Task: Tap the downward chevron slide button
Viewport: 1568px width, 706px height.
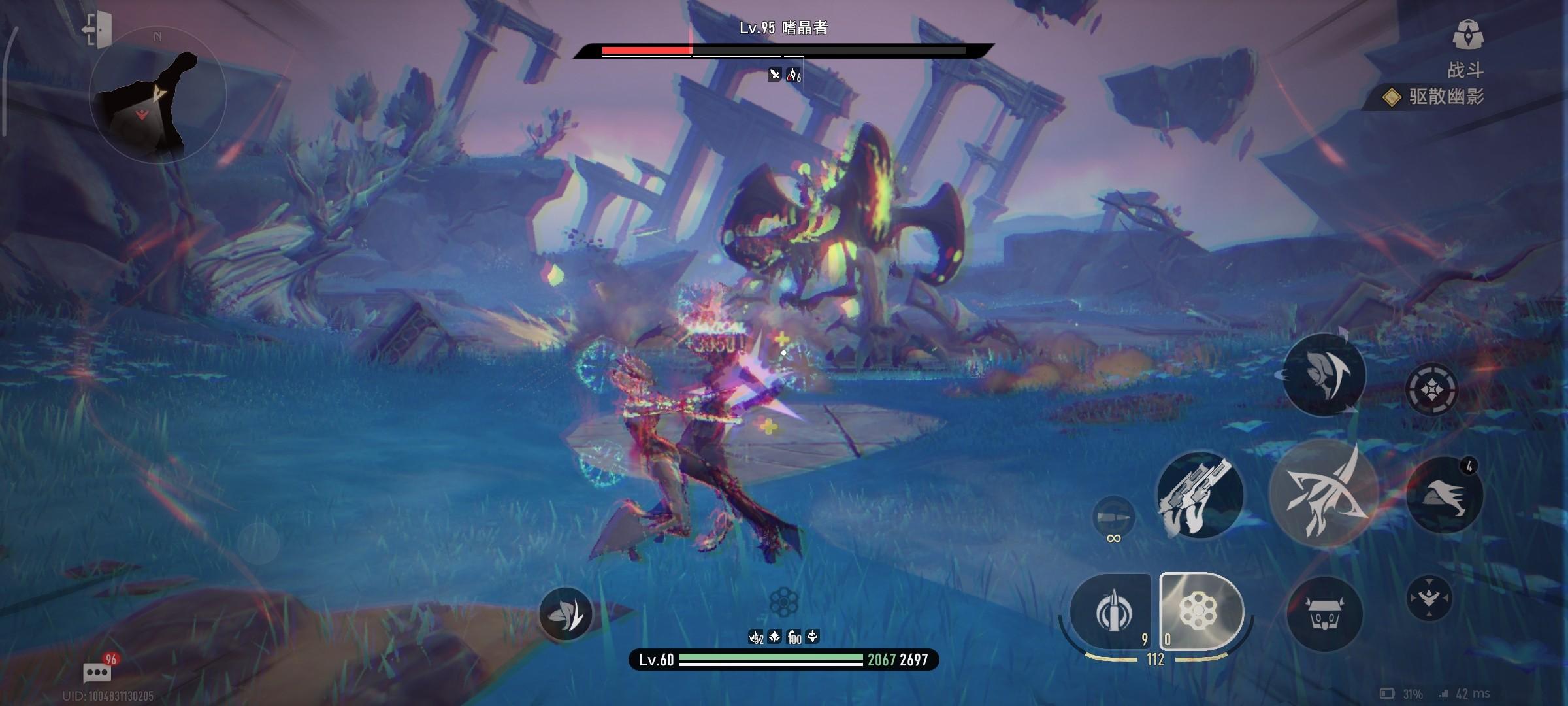Action: [1429, 598]
